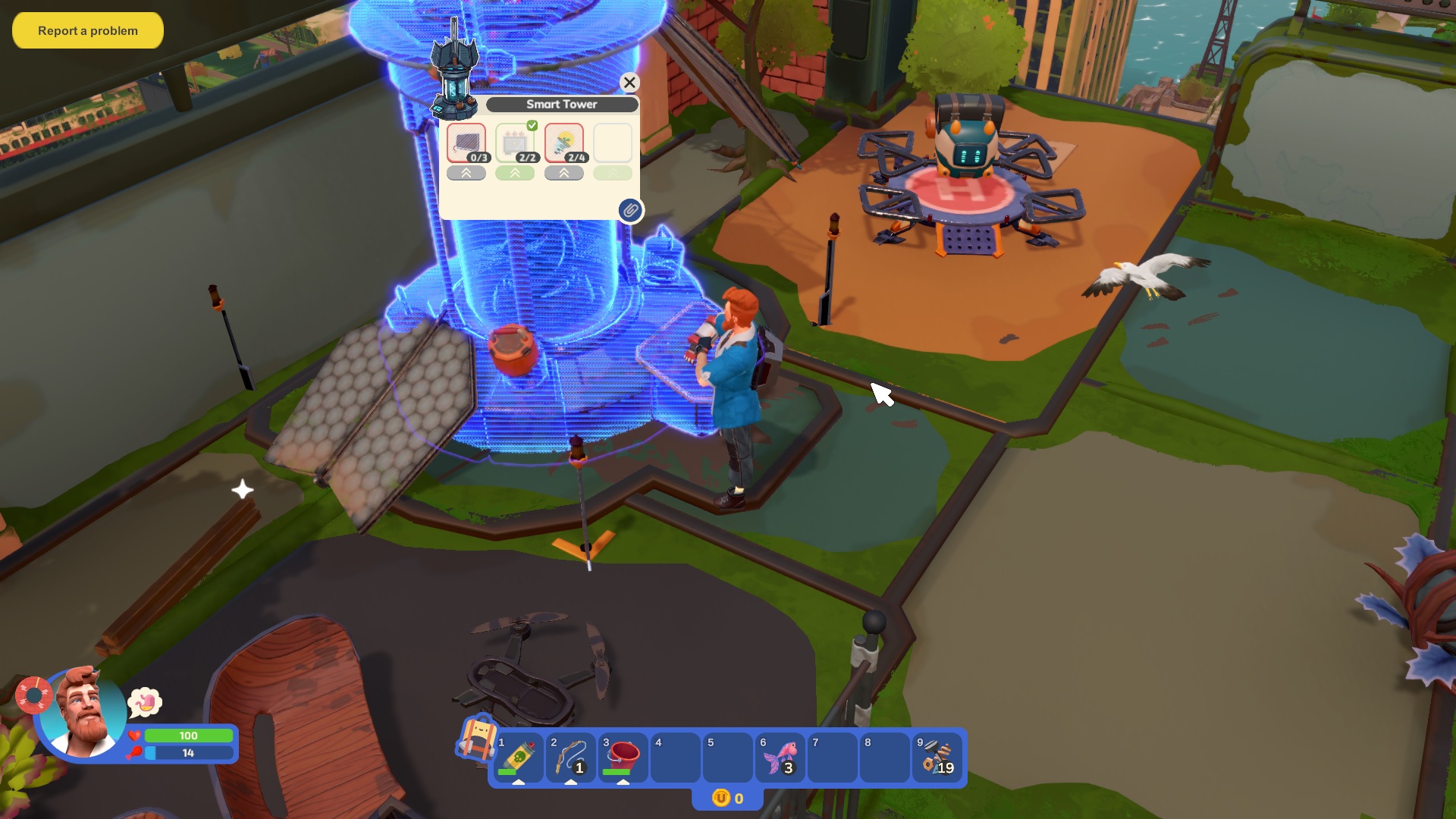Click the bearded character portrait
Viewport: 1456px width, 819px height.
(83, 714)
